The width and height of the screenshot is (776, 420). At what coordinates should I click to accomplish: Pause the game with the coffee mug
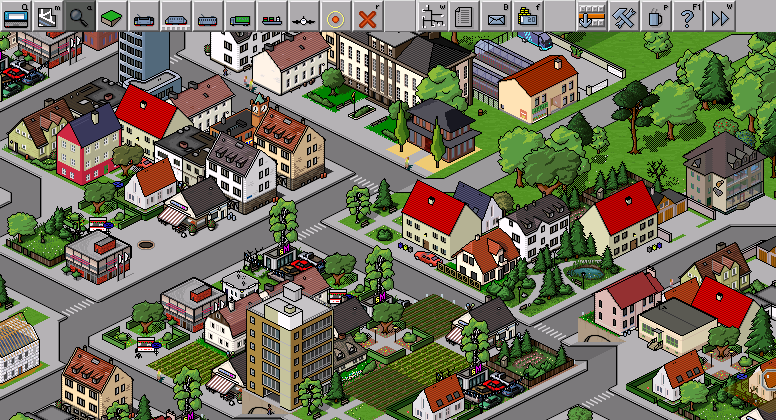(x=656, y=16)
